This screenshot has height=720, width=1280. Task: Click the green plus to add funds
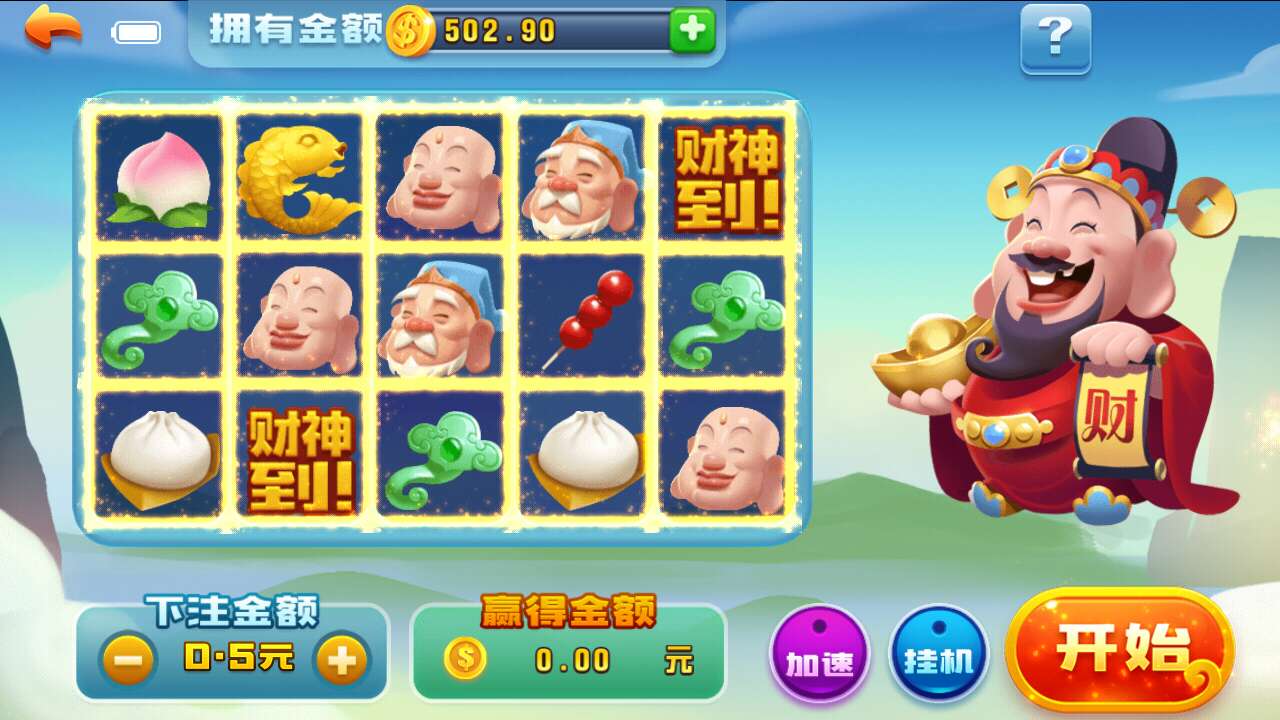click(x=692, y=31)
